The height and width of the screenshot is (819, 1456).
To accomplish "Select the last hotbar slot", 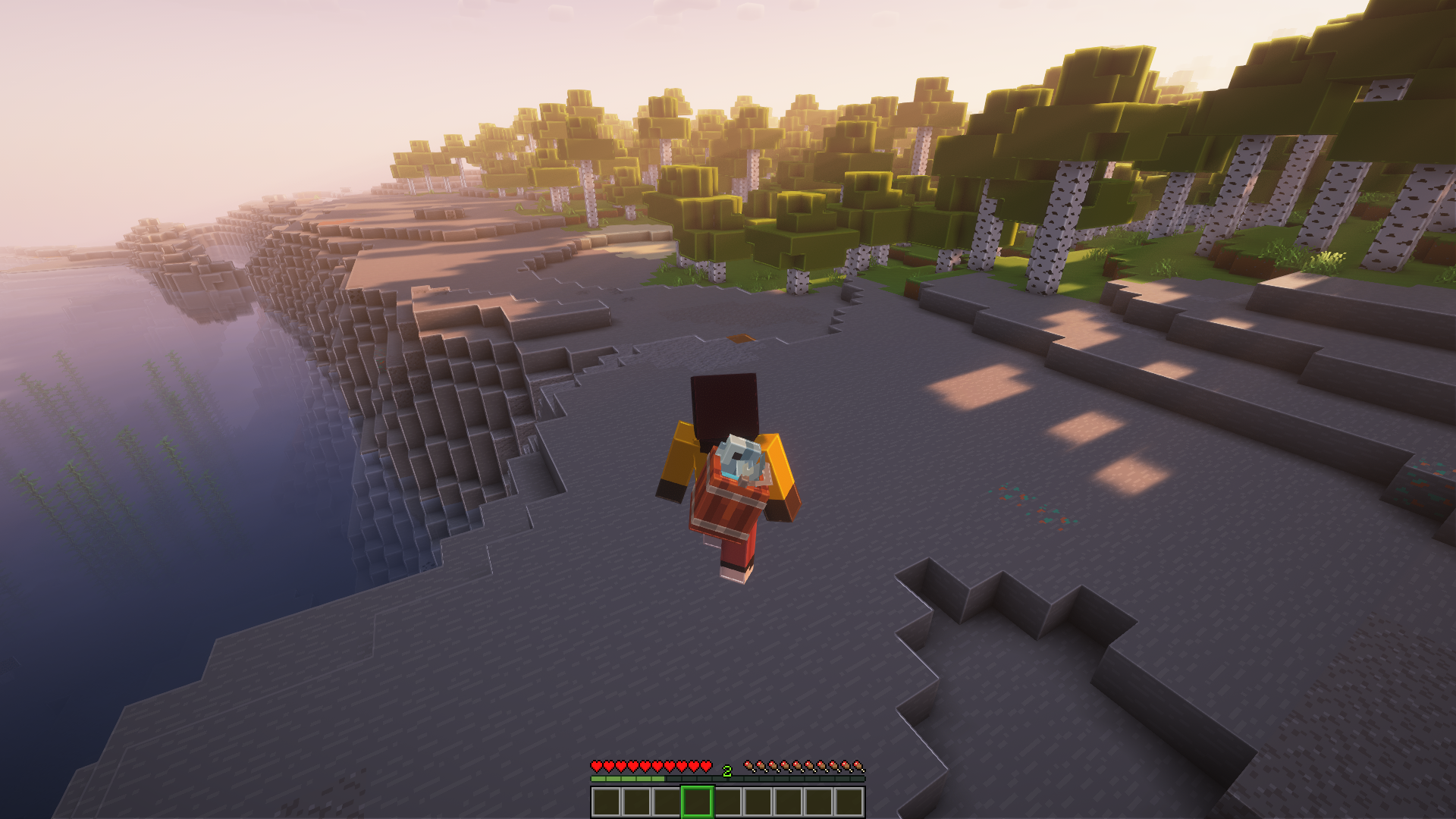I will [x=849, y=802].
